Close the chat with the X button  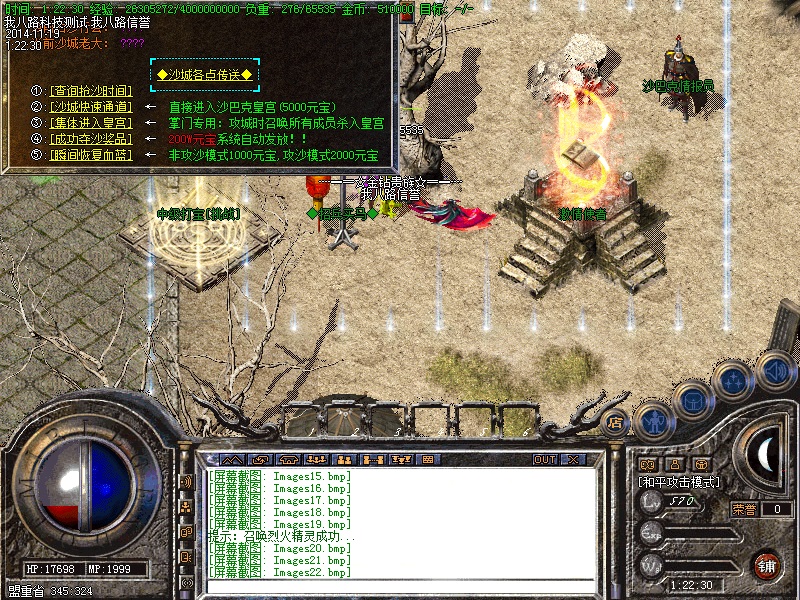(x=574, y=460)
